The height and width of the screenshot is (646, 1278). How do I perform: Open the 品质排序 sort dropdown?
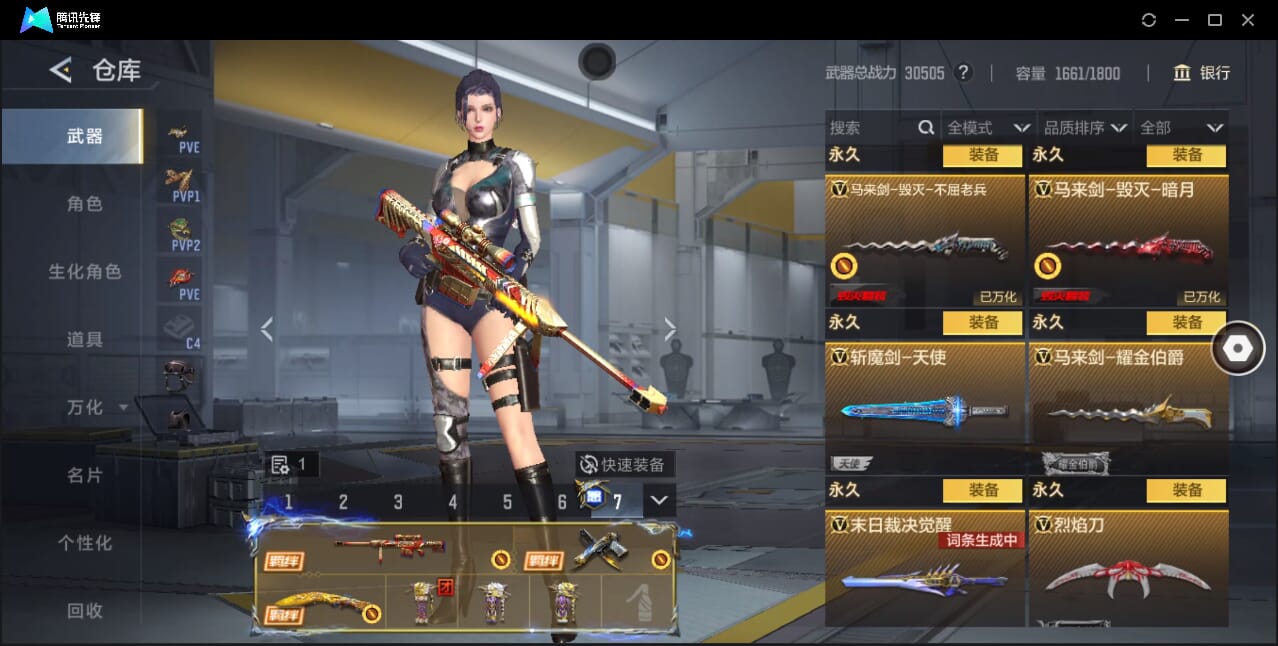1085,128
